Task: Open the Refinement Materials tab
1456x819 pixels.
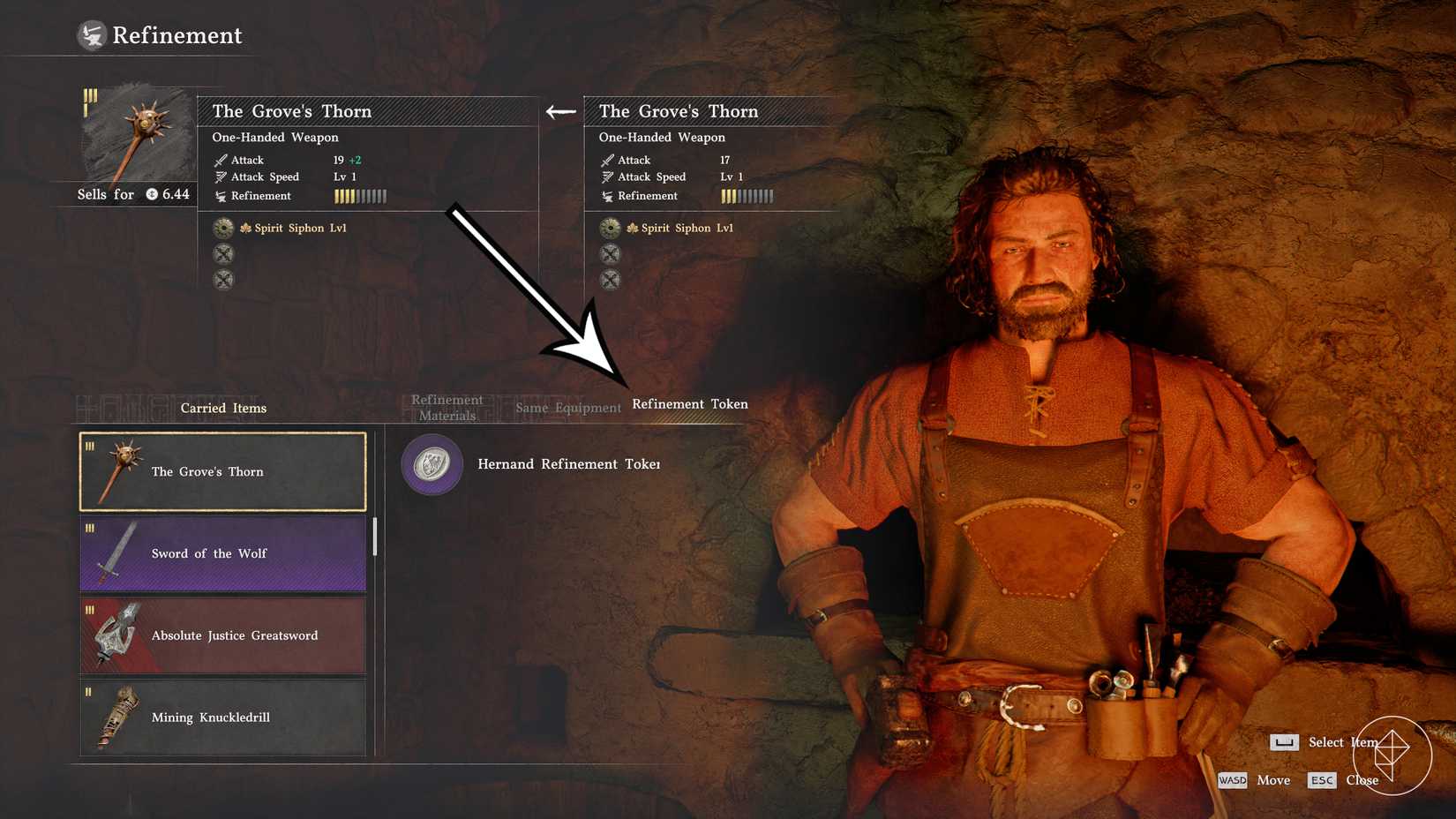Action: pyautogui.click(x=447, y=407)
